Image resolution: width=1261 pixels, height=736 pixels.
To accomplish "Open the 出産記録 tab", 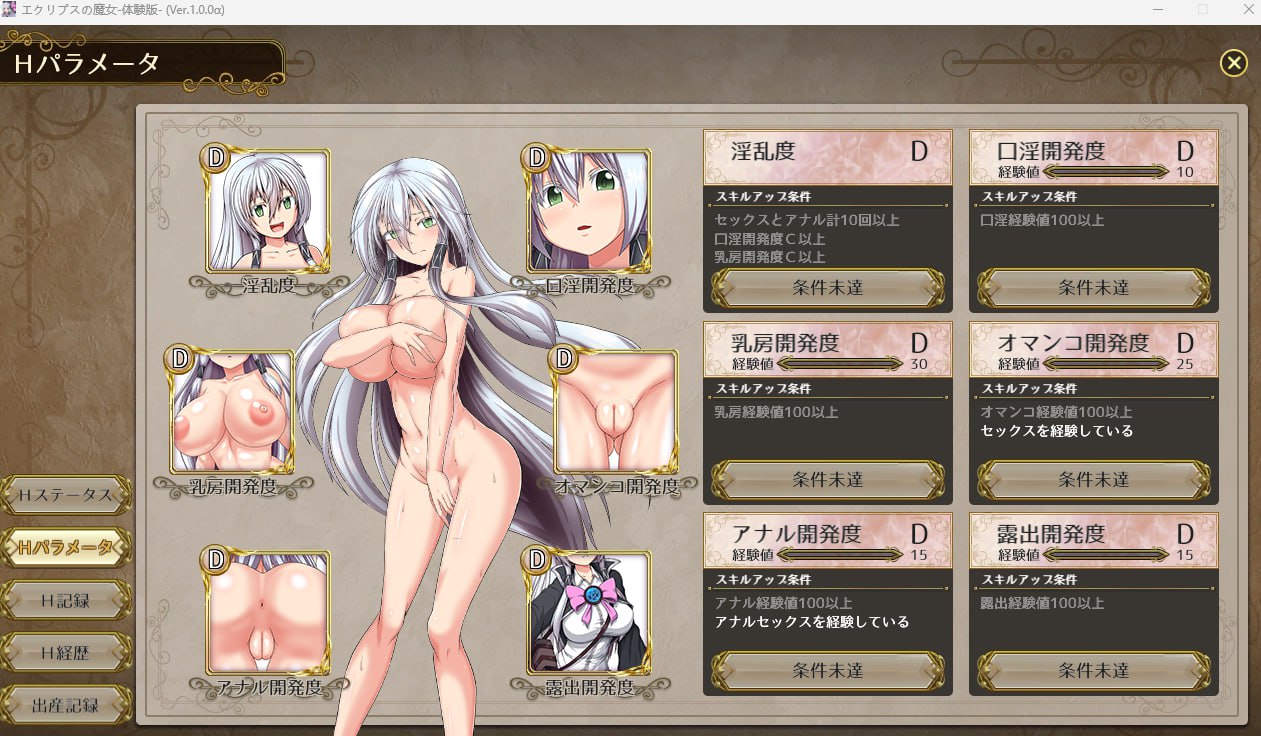I will coord(66,705).
